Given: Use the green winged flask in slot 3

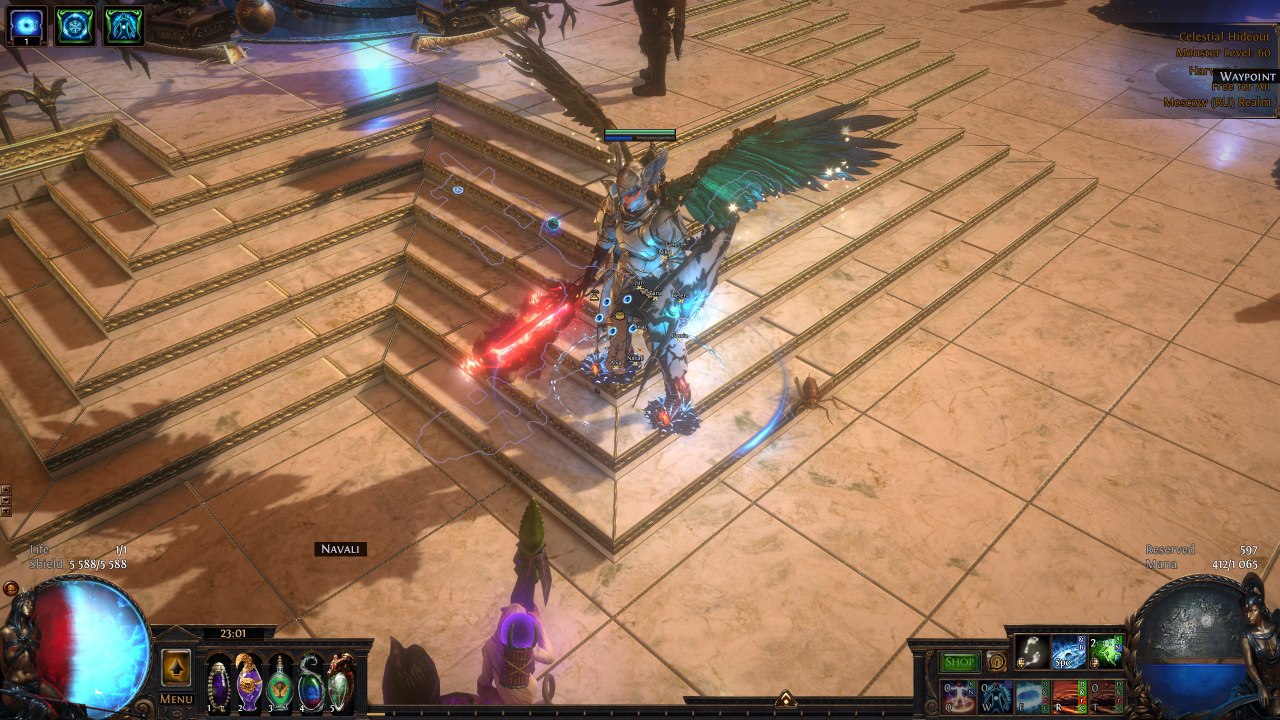Looking at the screenshot, I should click(280, 683).
